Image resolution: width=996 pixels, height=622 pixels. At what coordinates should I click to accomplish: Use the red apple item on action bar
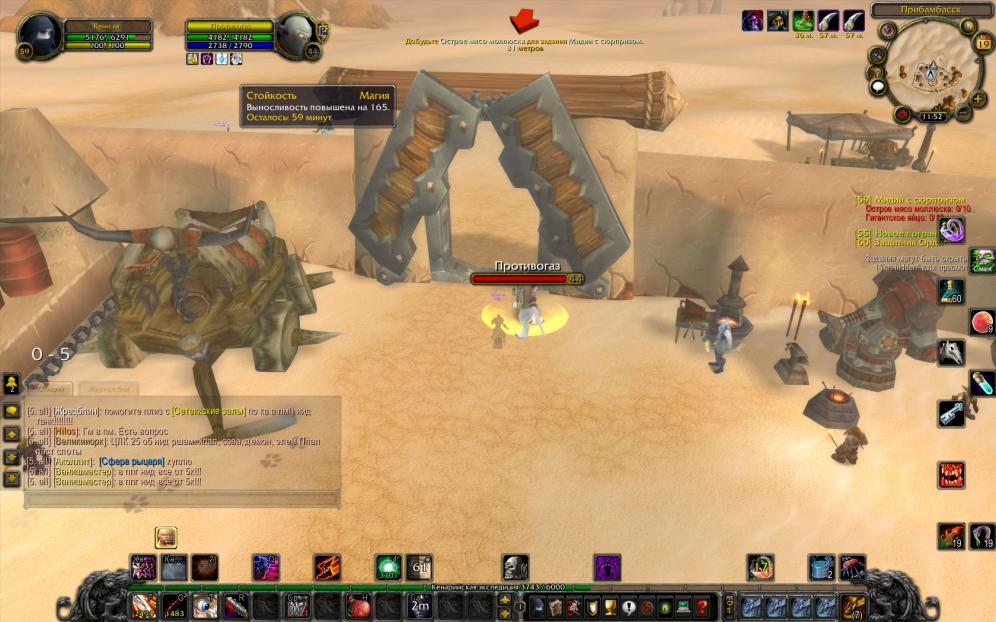click(358, 606)
